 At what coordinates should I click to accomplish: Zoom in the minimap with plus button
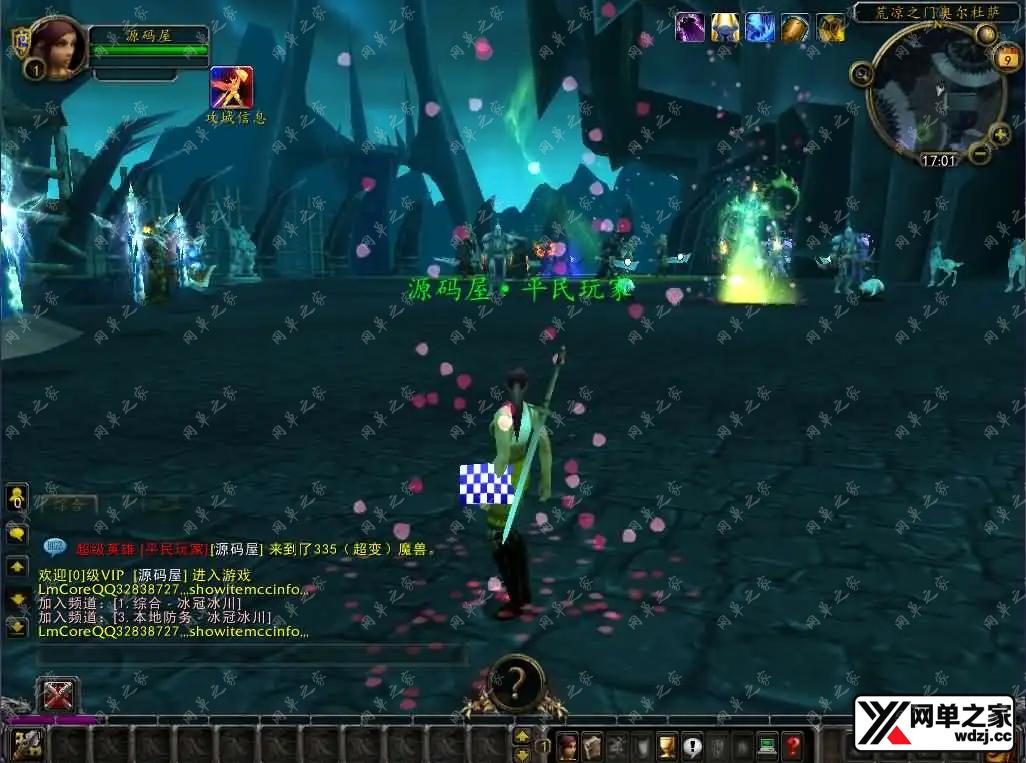(1000, 134)
